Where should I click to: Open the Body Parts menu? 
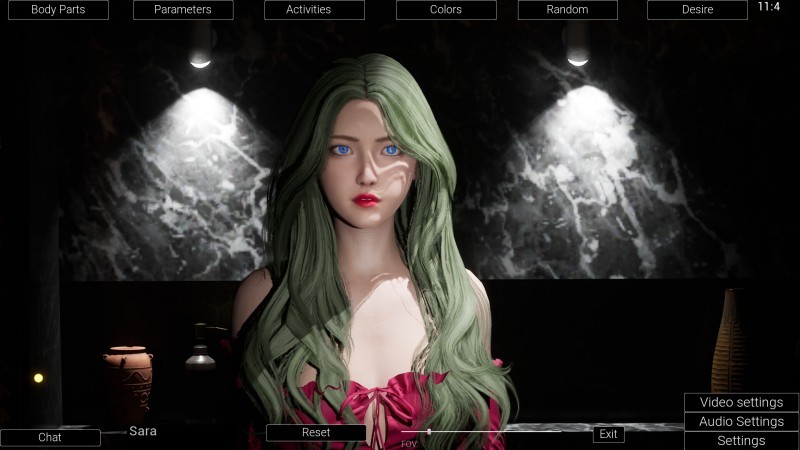[x=57, y=10]
